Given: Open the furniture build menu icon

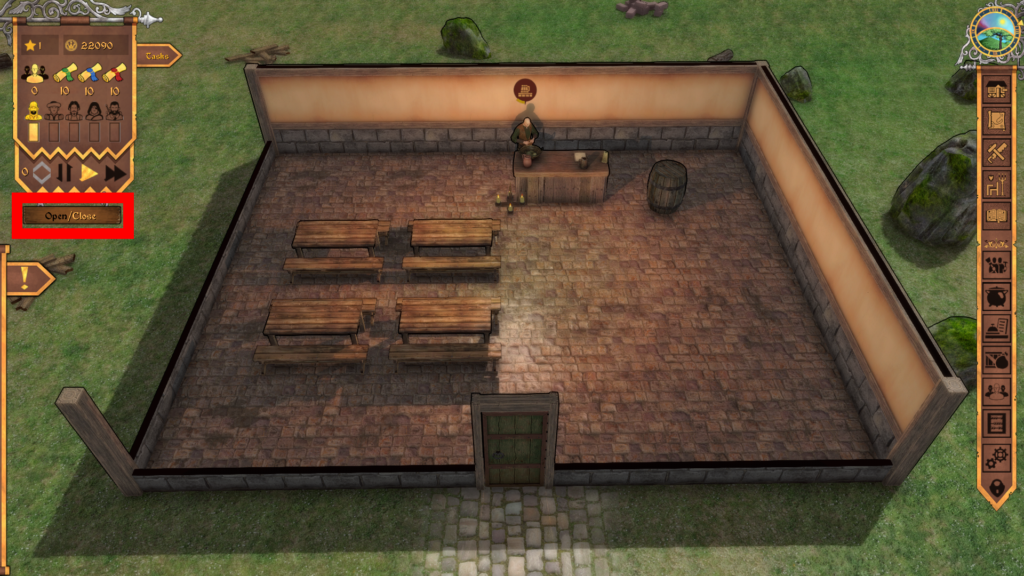Looking at the screenshot, I should click(x=996, y=90).
